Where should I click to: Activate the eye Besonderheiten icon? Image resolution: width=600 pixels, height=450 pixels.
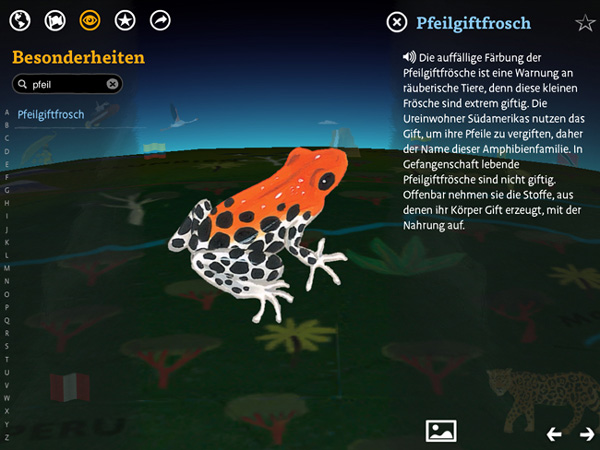(x=90, y=20)
